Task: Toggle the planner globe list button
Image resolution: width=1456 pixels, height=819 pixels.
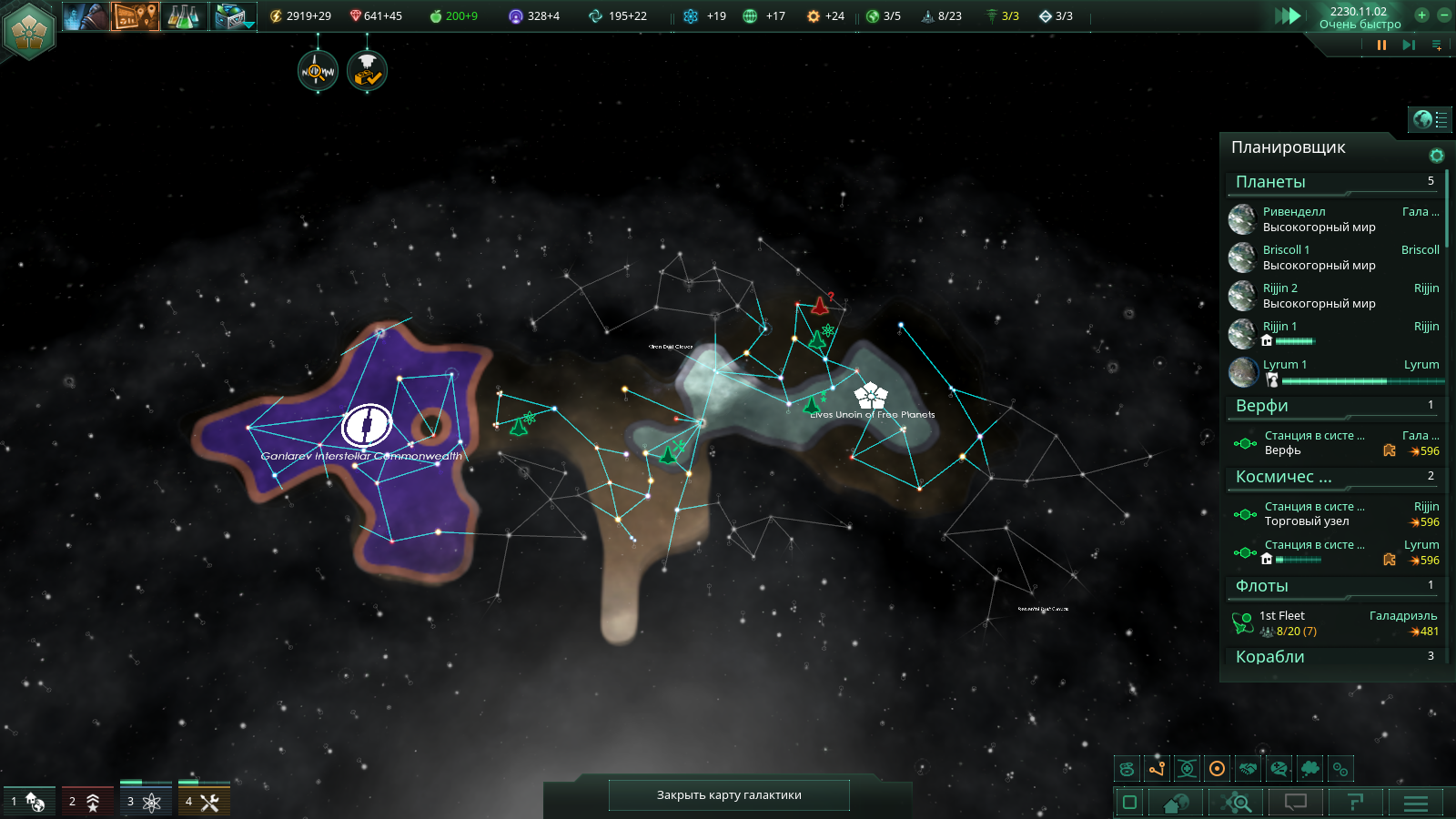Action: (1430, 119)
